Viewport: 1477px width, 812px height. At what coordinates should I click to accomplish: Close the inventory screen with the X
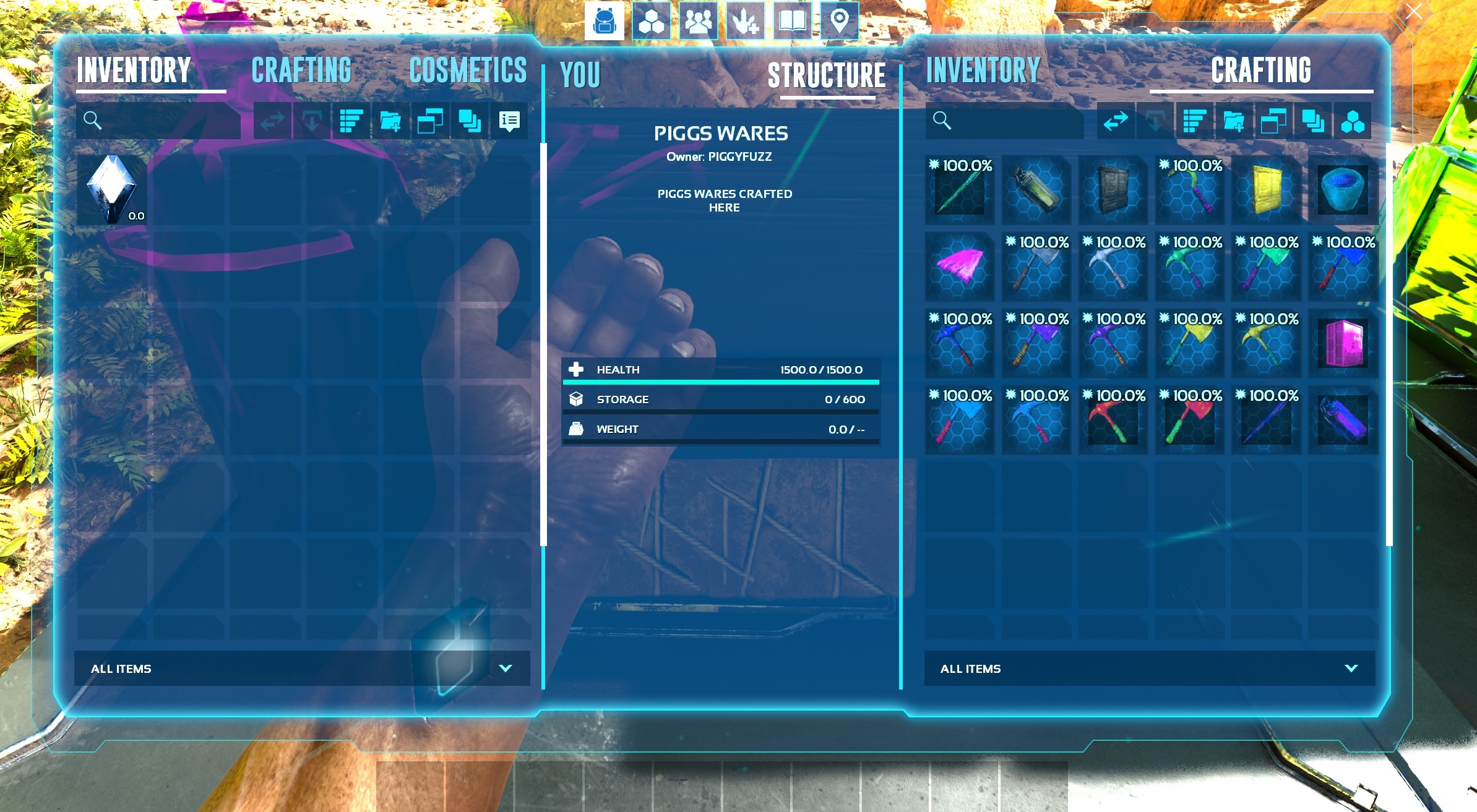pyautogui.click(x=1413, y=12)
